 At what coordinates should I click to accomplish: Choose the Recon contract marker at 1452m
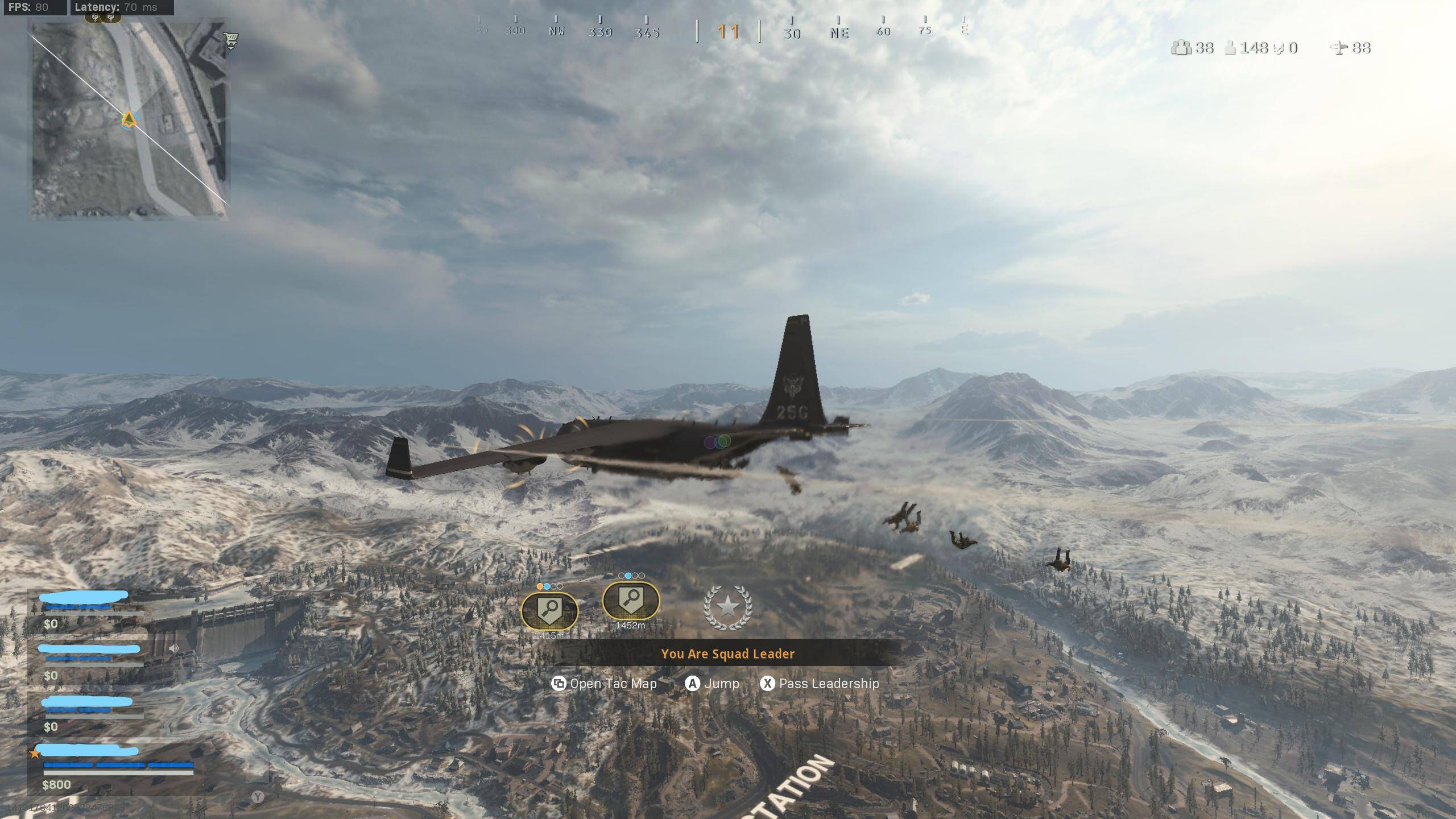point(631,601)
